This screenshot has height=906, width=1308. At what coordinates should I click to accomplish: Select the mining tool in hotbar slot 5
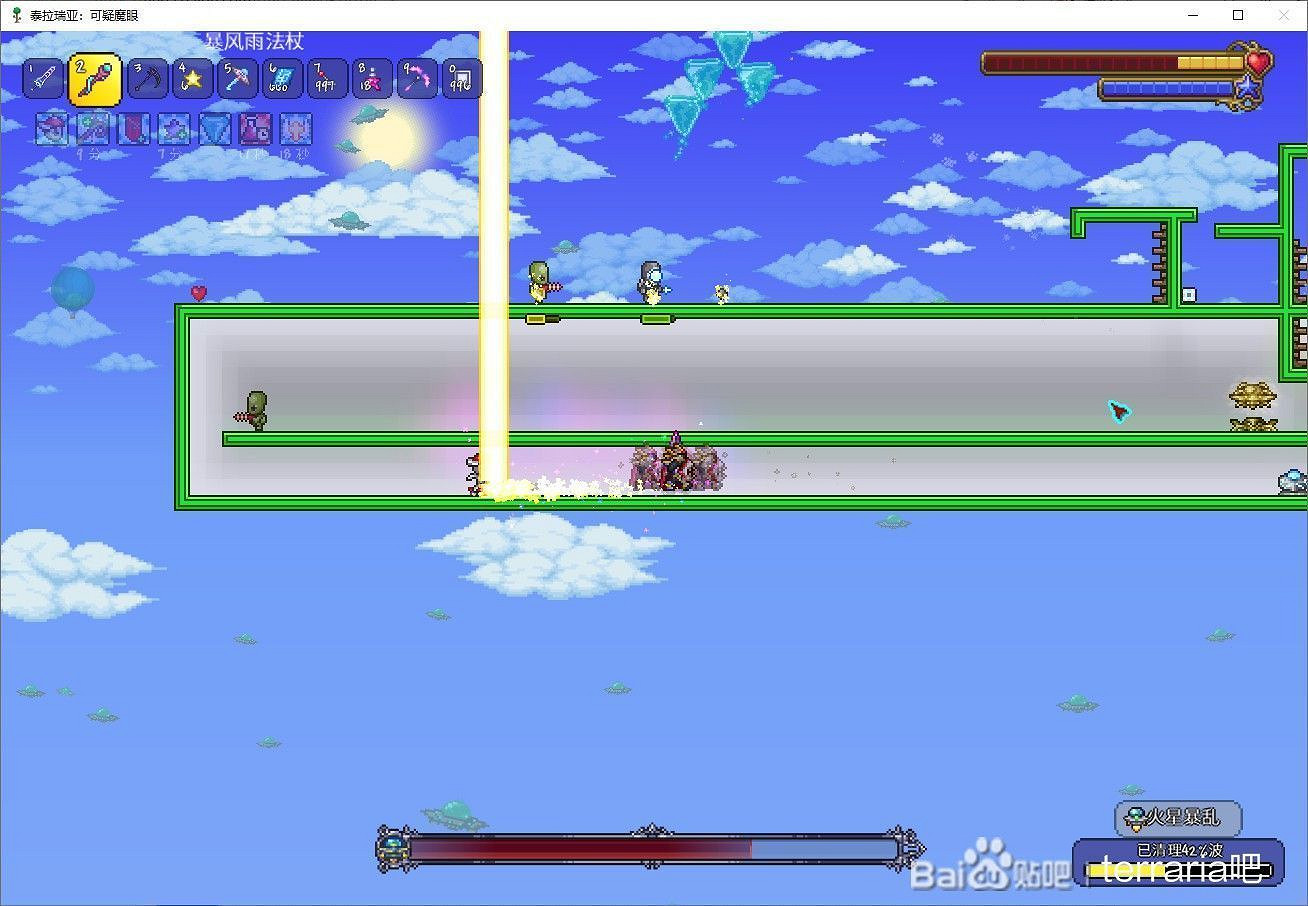237,78
